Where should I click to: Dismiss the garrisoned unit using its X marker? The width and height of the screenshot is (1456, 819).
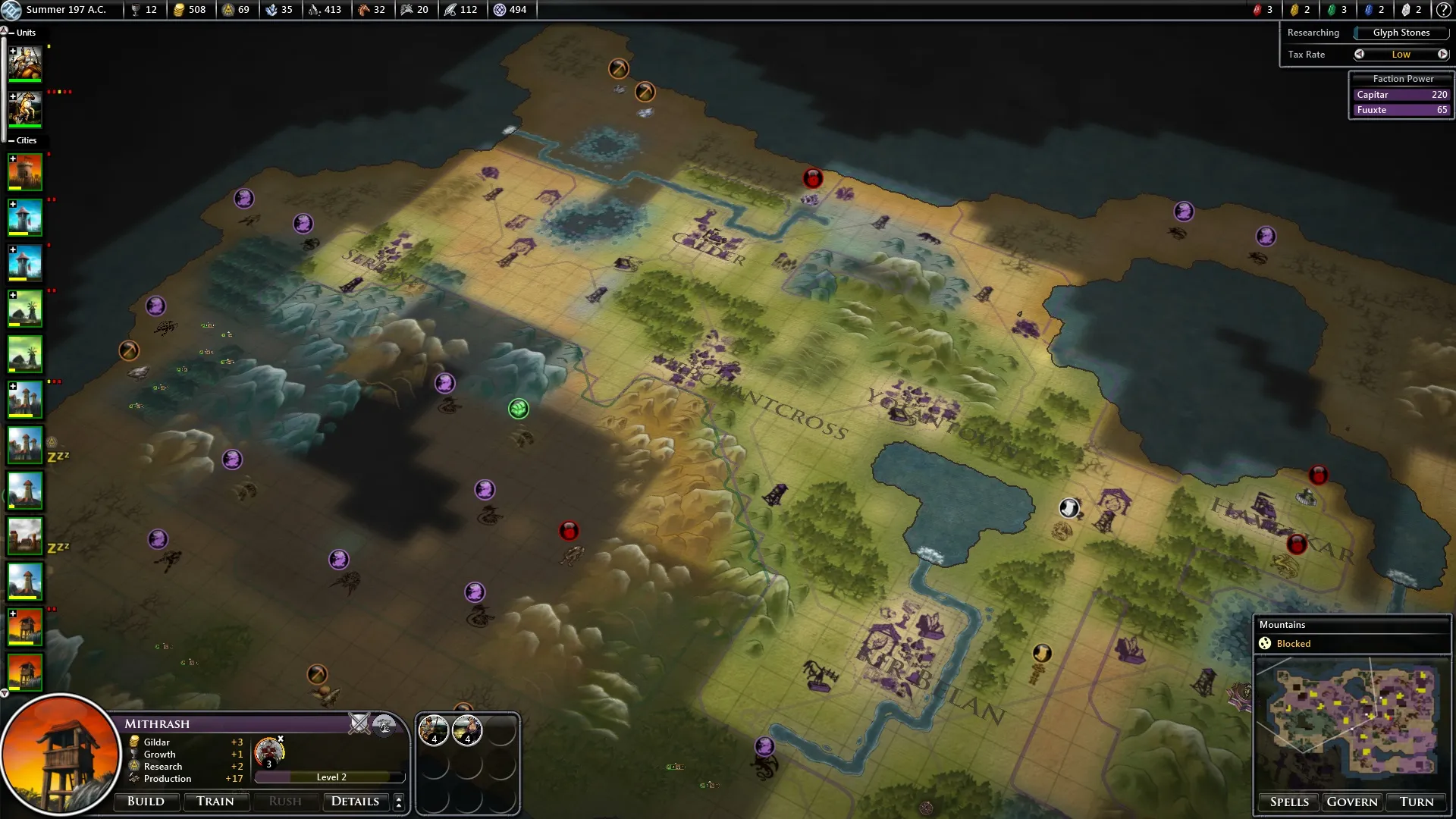pyautogui.click(x=281, y=738)
